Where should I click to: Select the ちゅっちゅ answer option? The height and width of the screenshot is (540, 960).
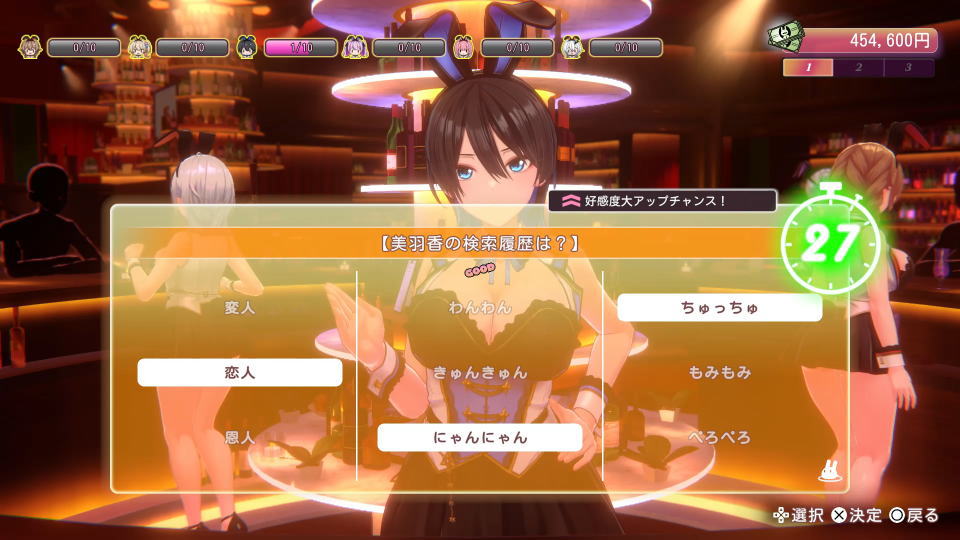click(x=720, y=307)
